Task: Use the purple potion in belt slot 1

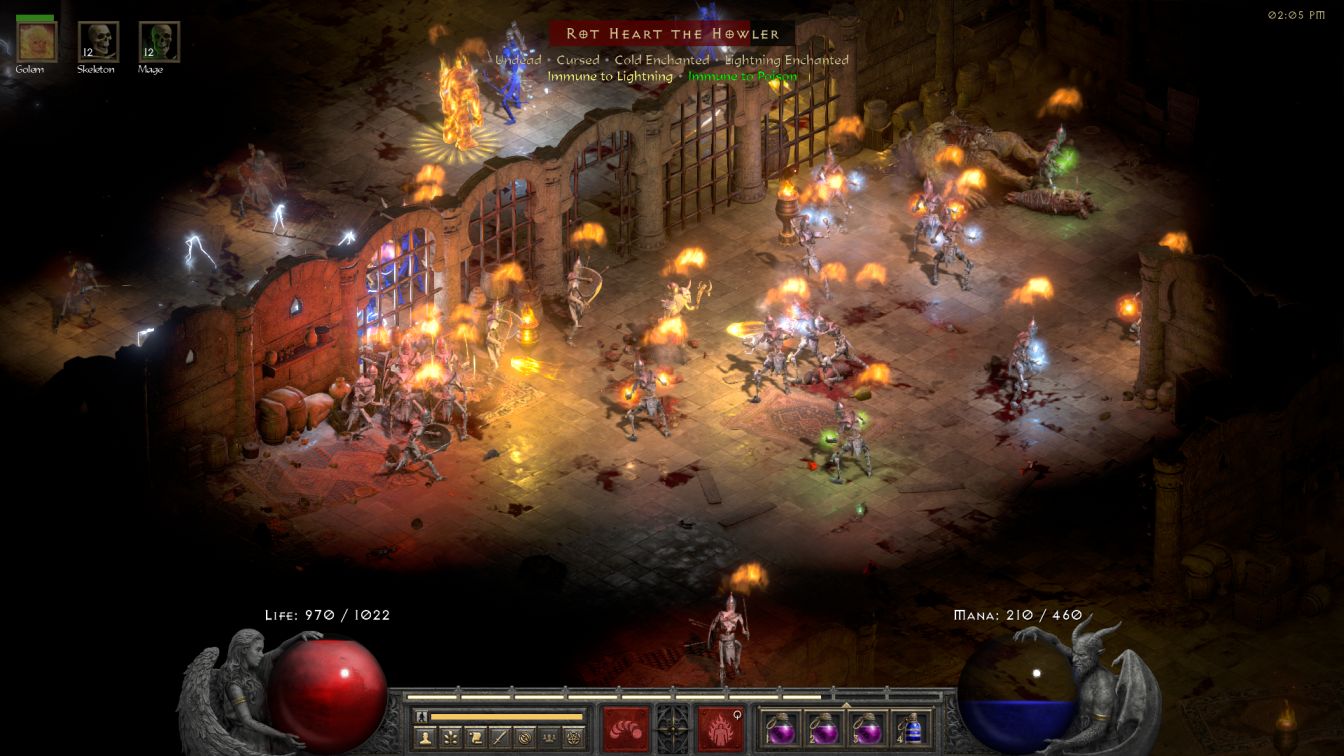Action: click(780, 728)
